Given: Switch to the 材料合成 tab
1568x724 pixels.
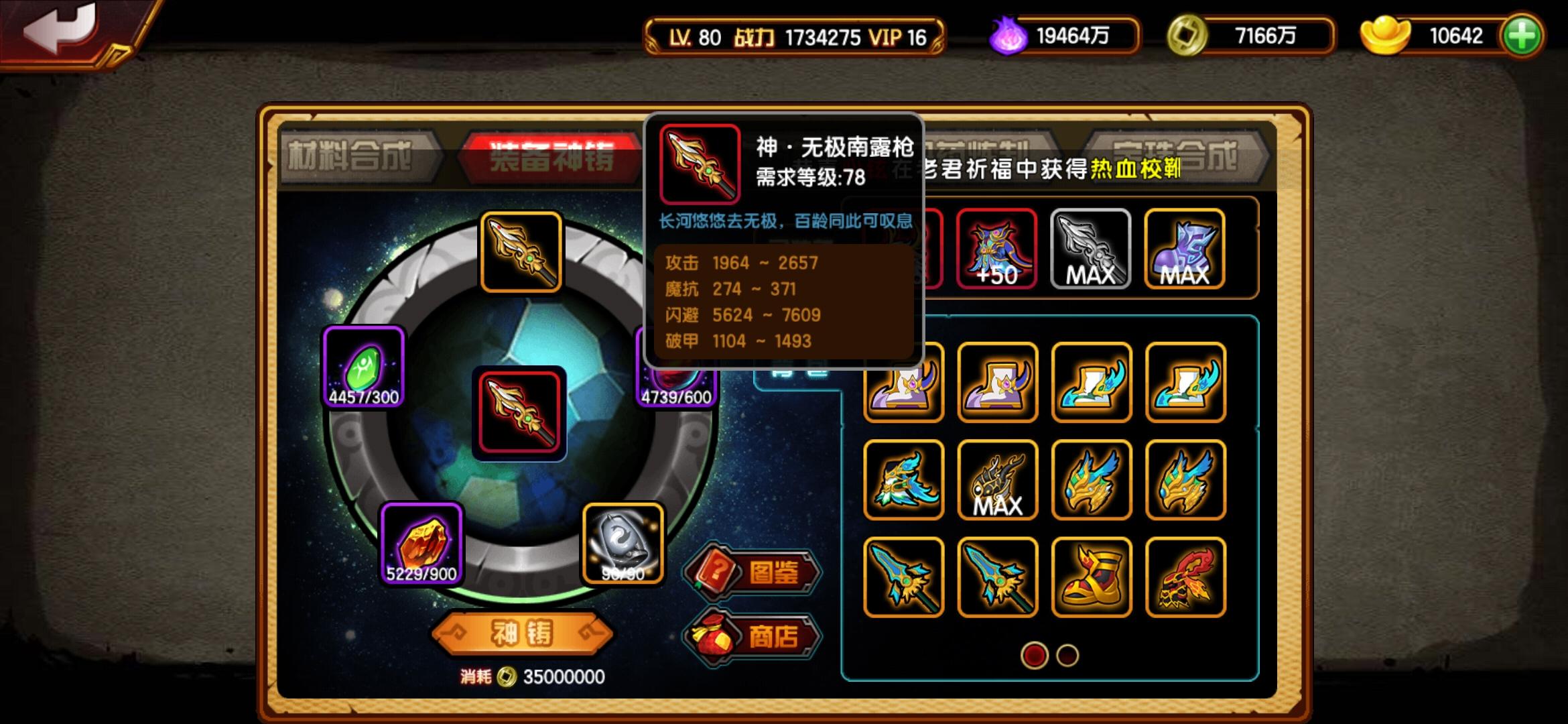Looking at the screenshot, I should pos(354,154).
